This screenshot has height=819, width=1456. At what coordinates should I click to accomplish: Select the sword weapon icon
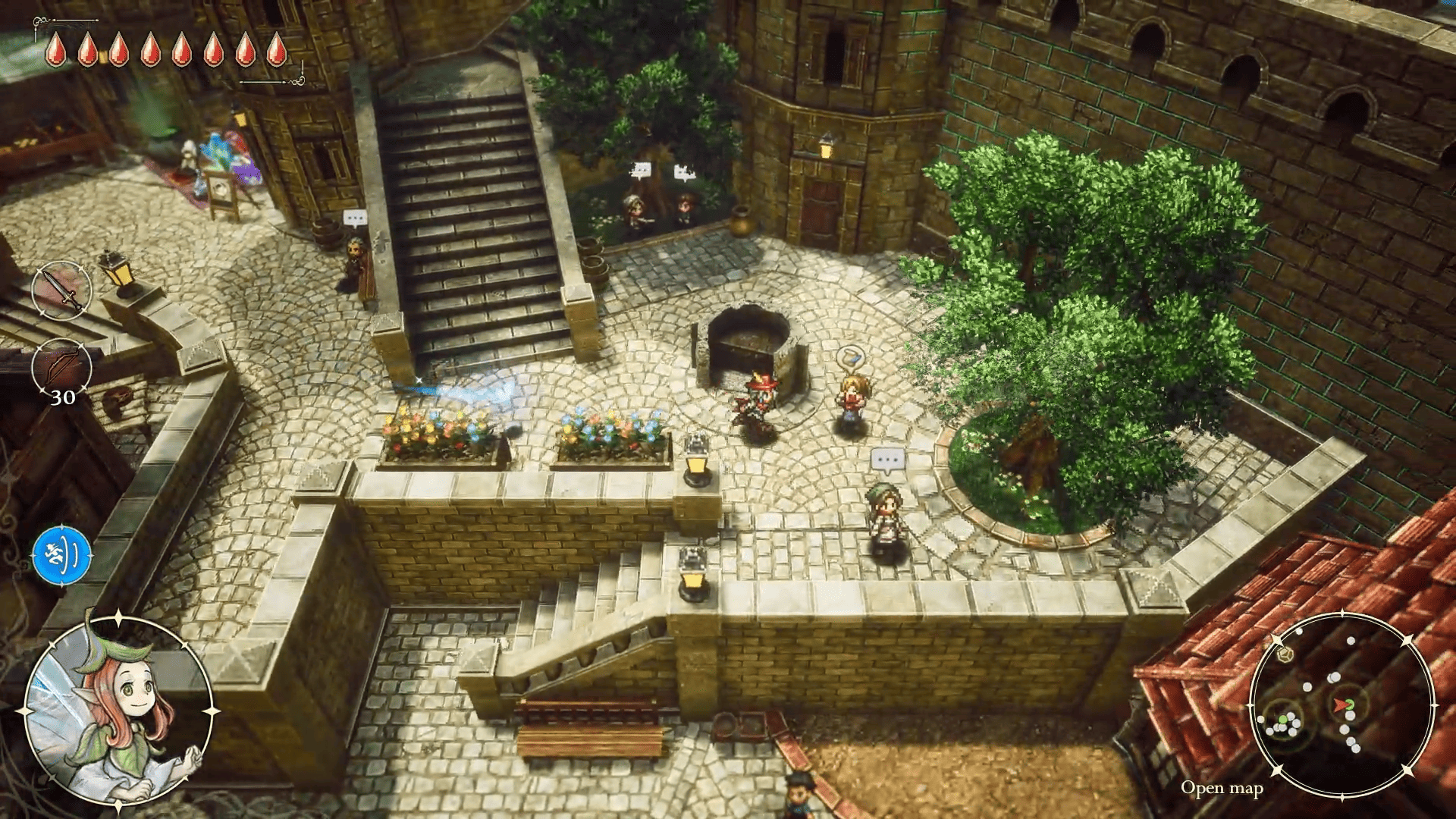[x=62, y=290]
